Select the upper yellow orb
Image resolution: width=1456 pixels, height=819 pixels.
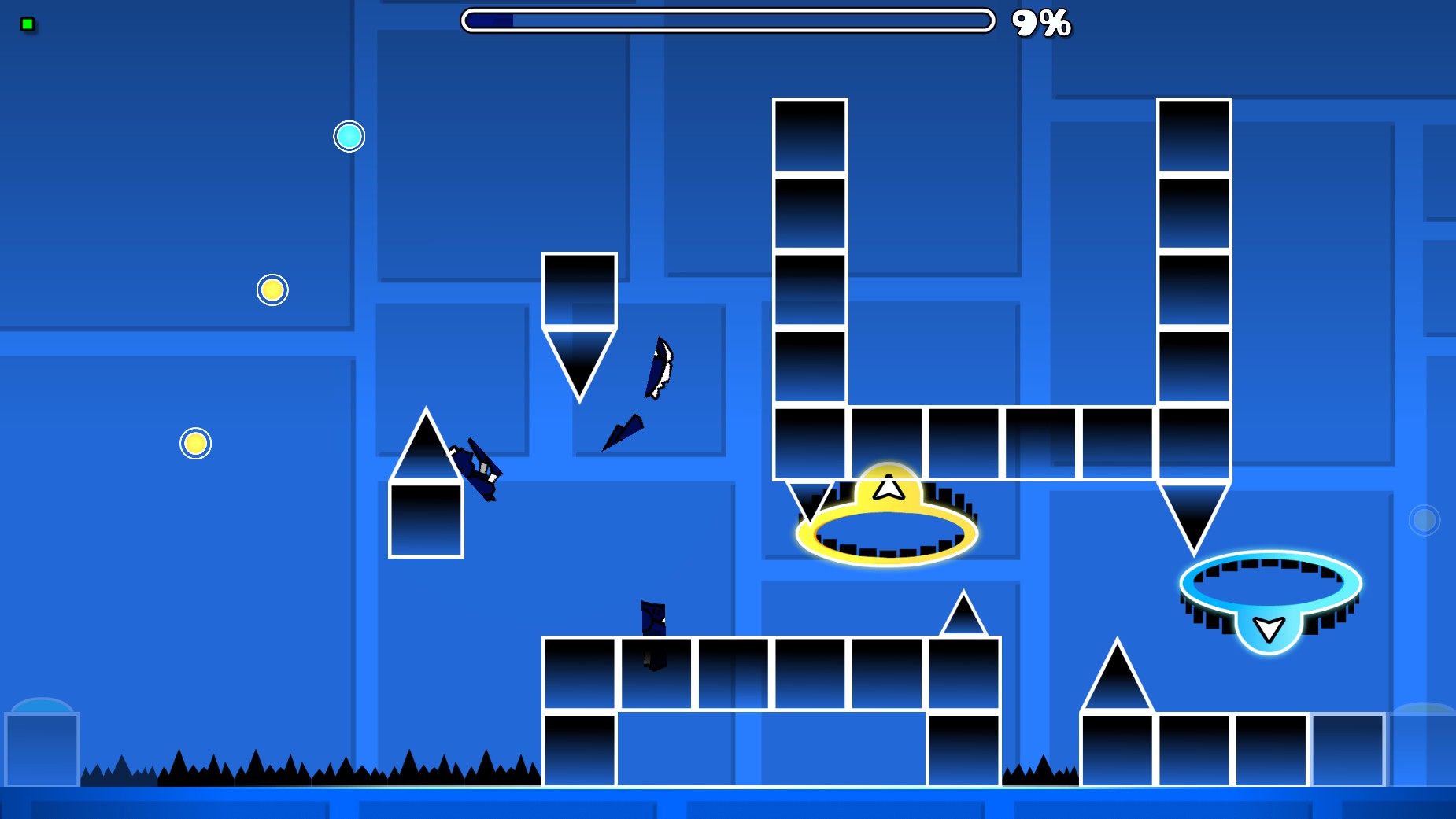(272, 290)
